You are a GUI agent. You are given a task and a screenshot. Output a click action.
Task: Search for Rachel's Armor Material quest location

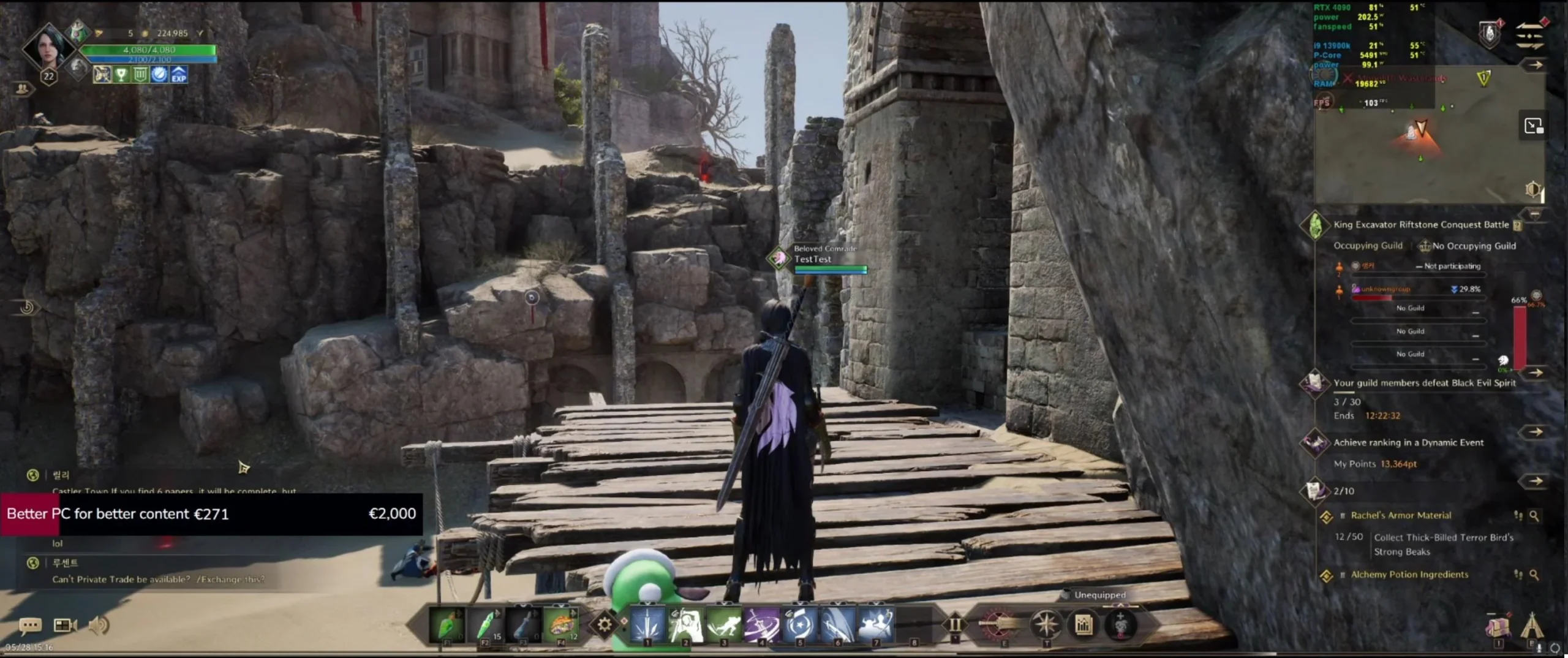[x=1534, y=516]
